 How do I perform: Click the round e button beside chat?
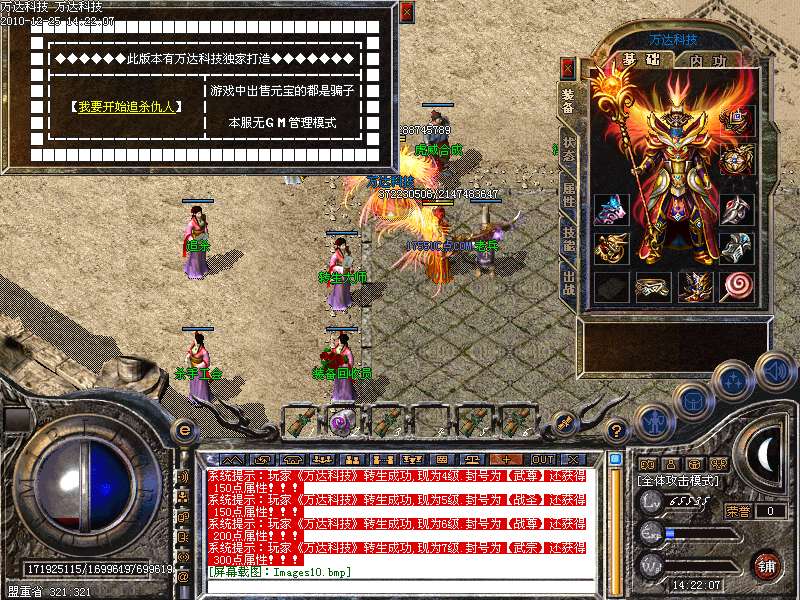[184, 430]
